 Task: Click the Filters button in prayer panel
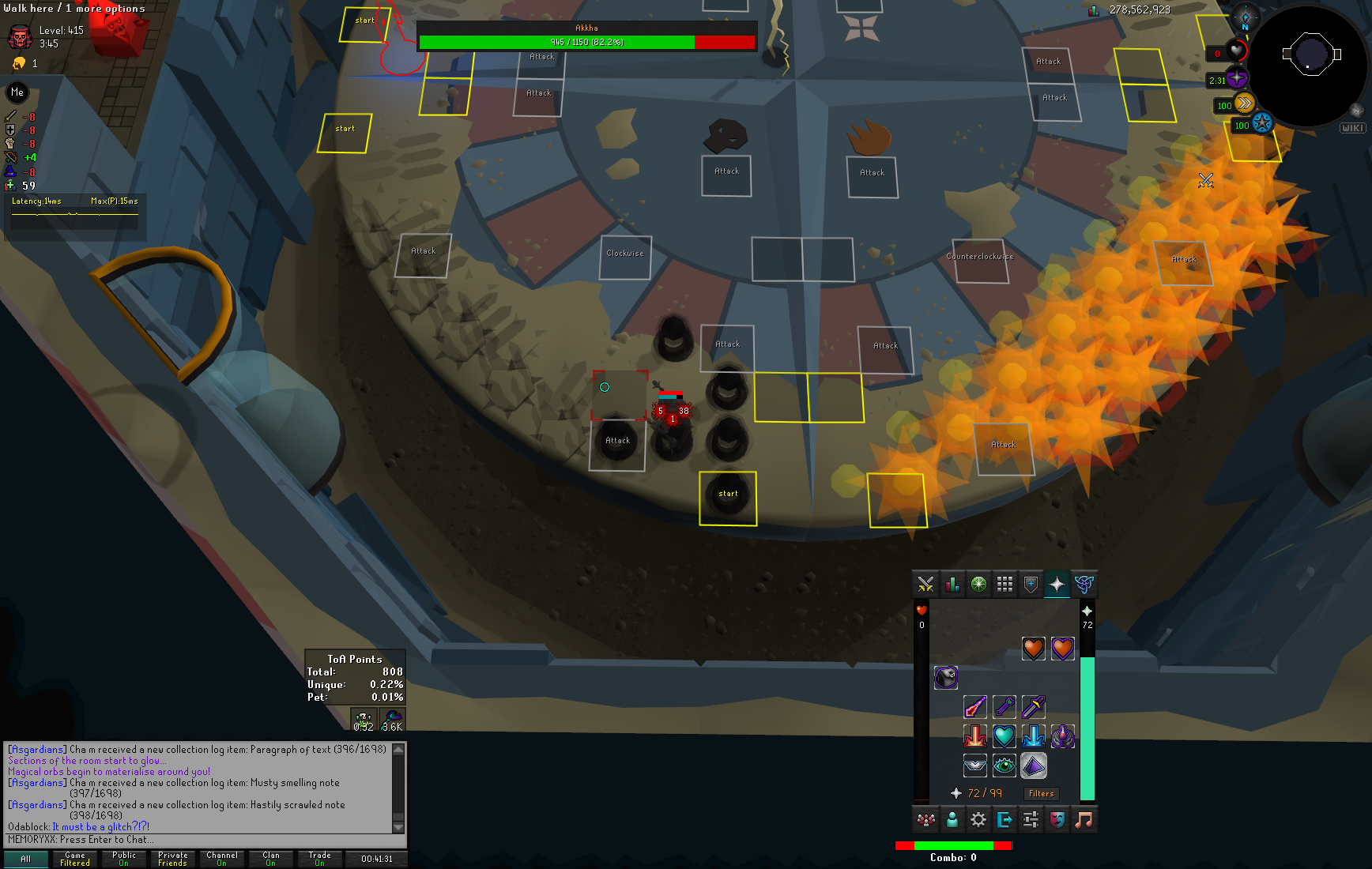point(1041,793)
